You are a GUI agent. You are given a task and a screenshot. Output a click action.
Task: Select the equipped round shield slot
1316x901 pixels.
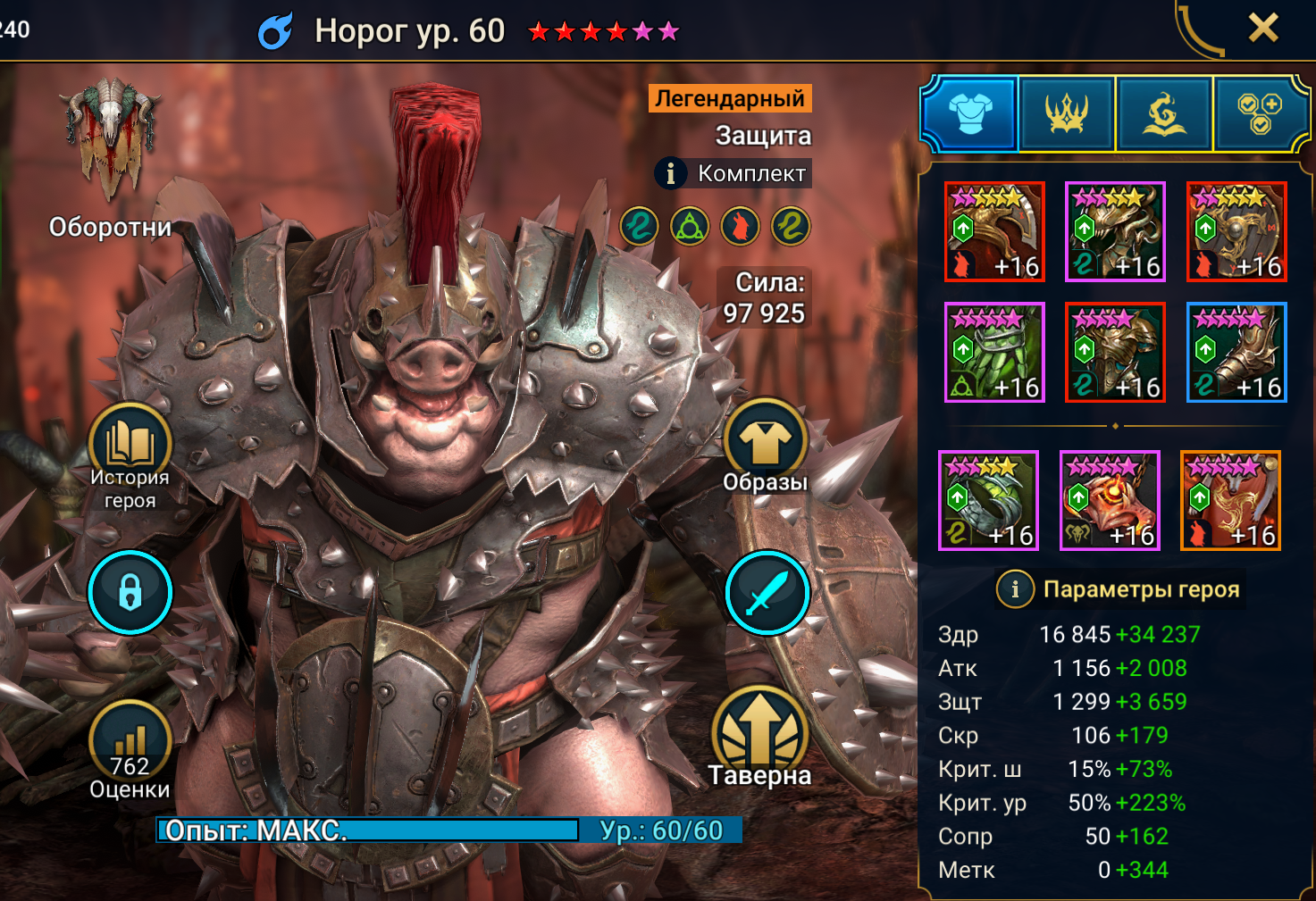(1236, 232)
